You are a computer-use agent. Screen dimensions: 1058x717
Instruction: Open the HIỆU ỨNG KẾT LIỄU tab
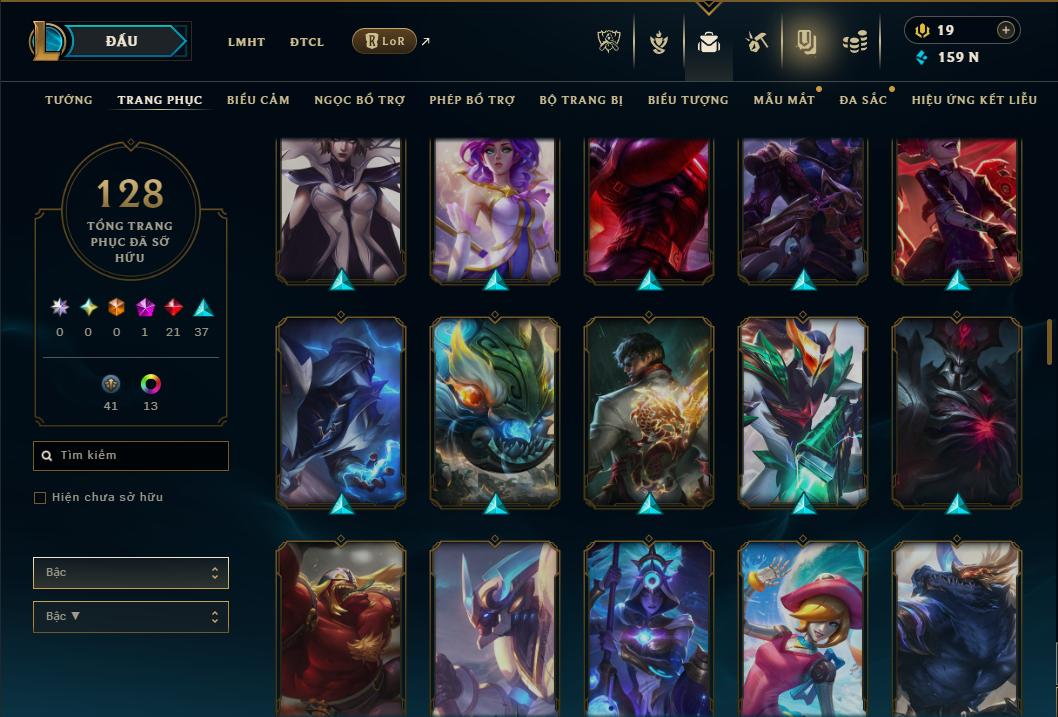click(x=974, y=100)
